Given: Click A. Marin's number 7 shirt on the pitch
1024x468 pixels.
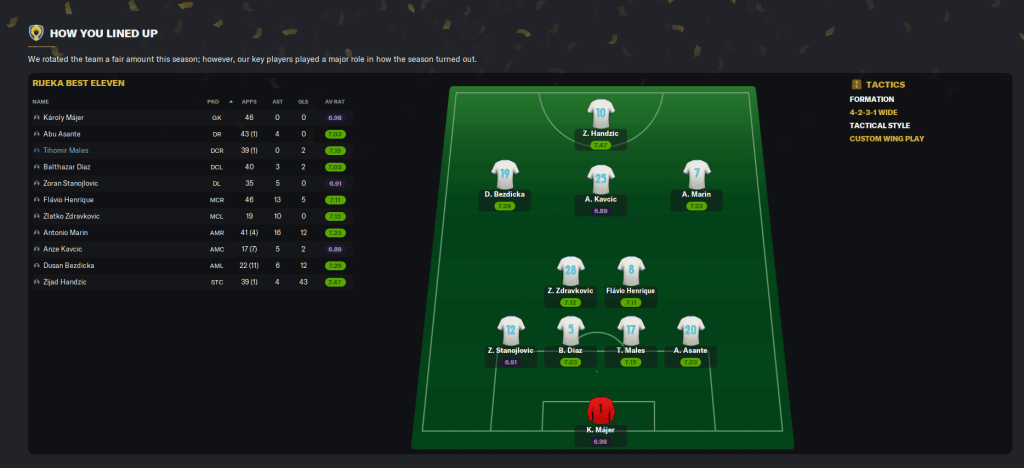Looking at the screenshot, I should tap(695, 174).
